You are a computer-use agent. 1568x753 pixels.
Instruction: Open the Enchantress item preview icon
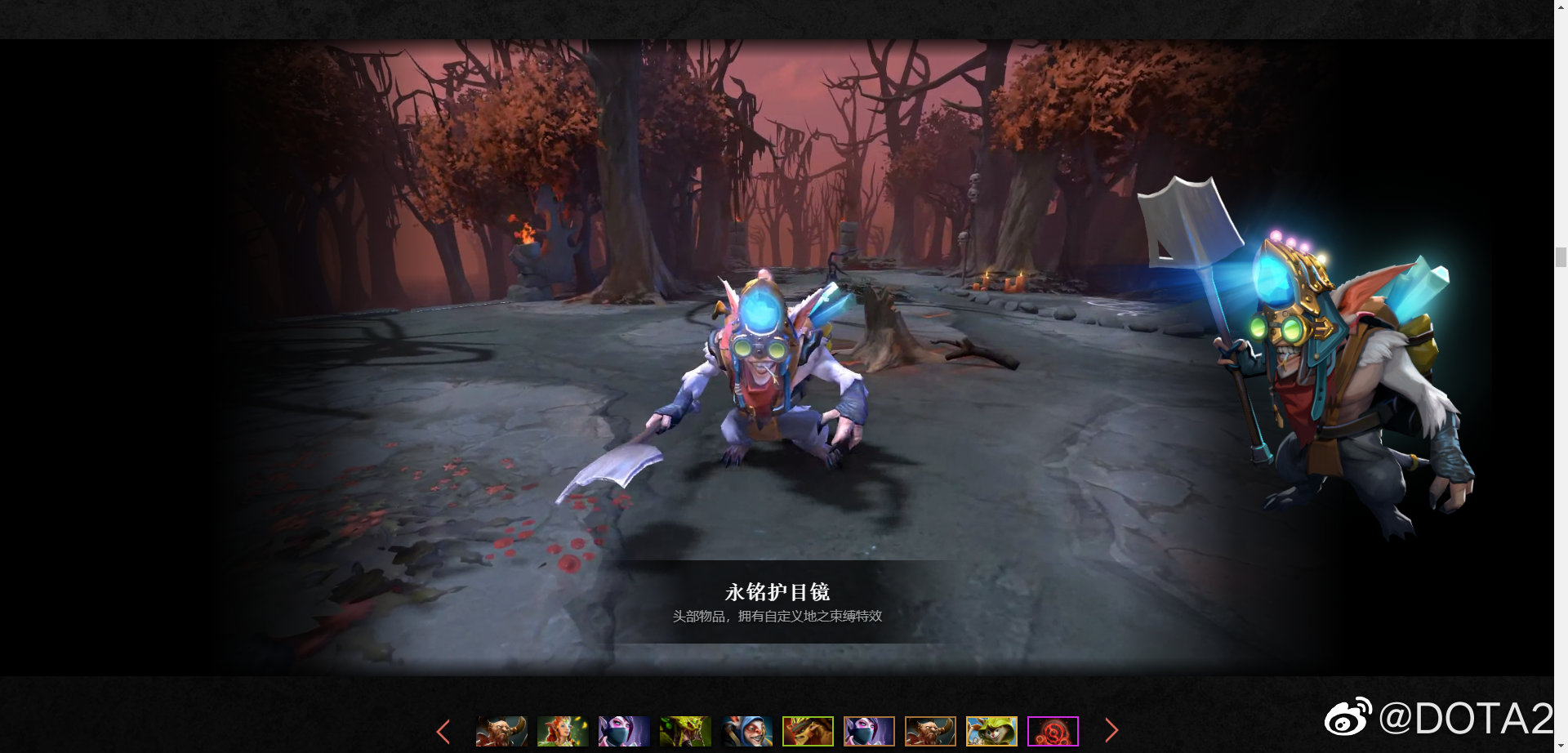(561, 731)
